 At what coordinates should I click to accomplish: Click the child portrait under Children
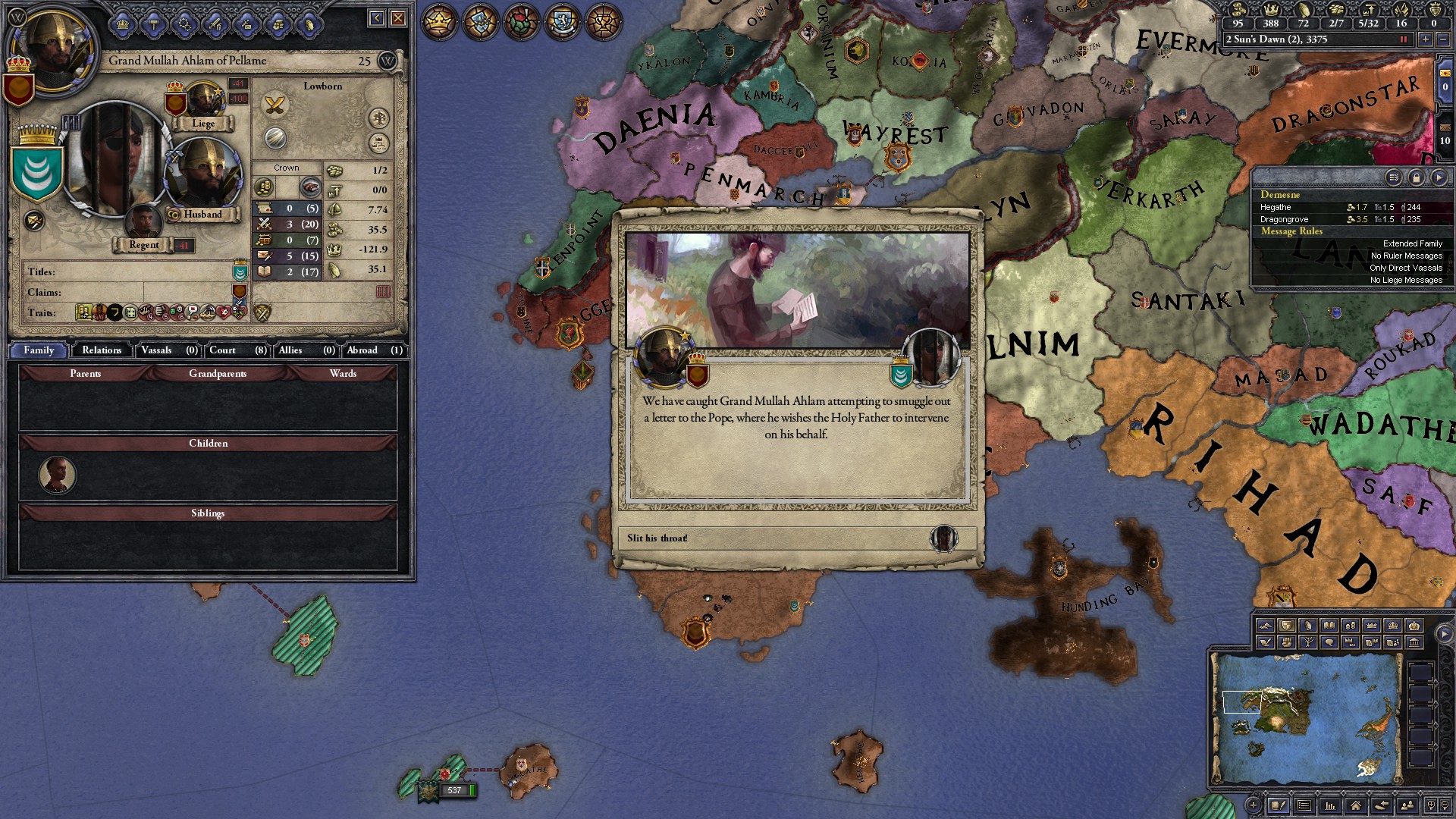pyautogui.click(x=58, y=475)
